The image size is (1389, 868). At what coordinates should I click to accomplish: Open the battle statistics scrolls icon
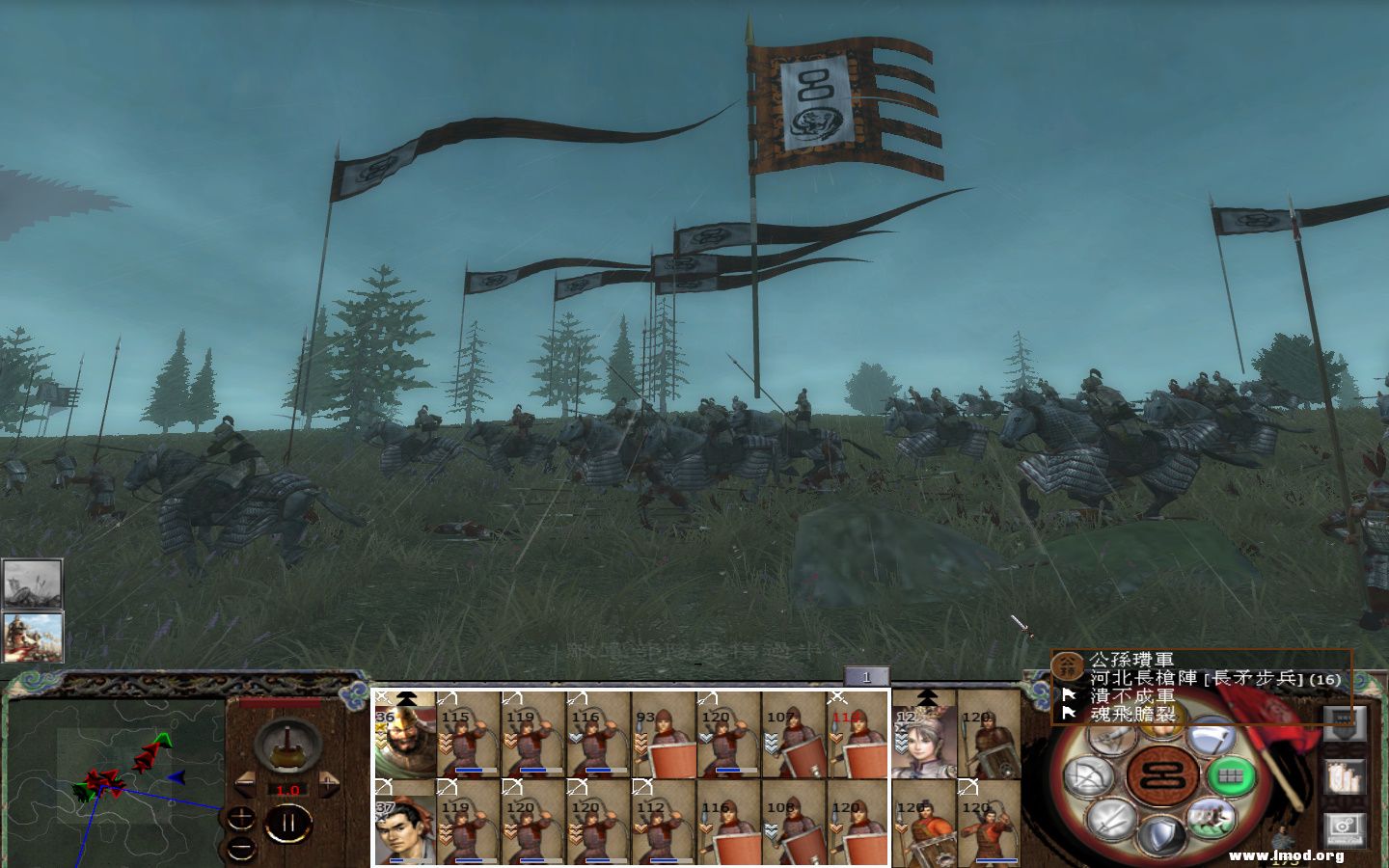point(1345,777)
